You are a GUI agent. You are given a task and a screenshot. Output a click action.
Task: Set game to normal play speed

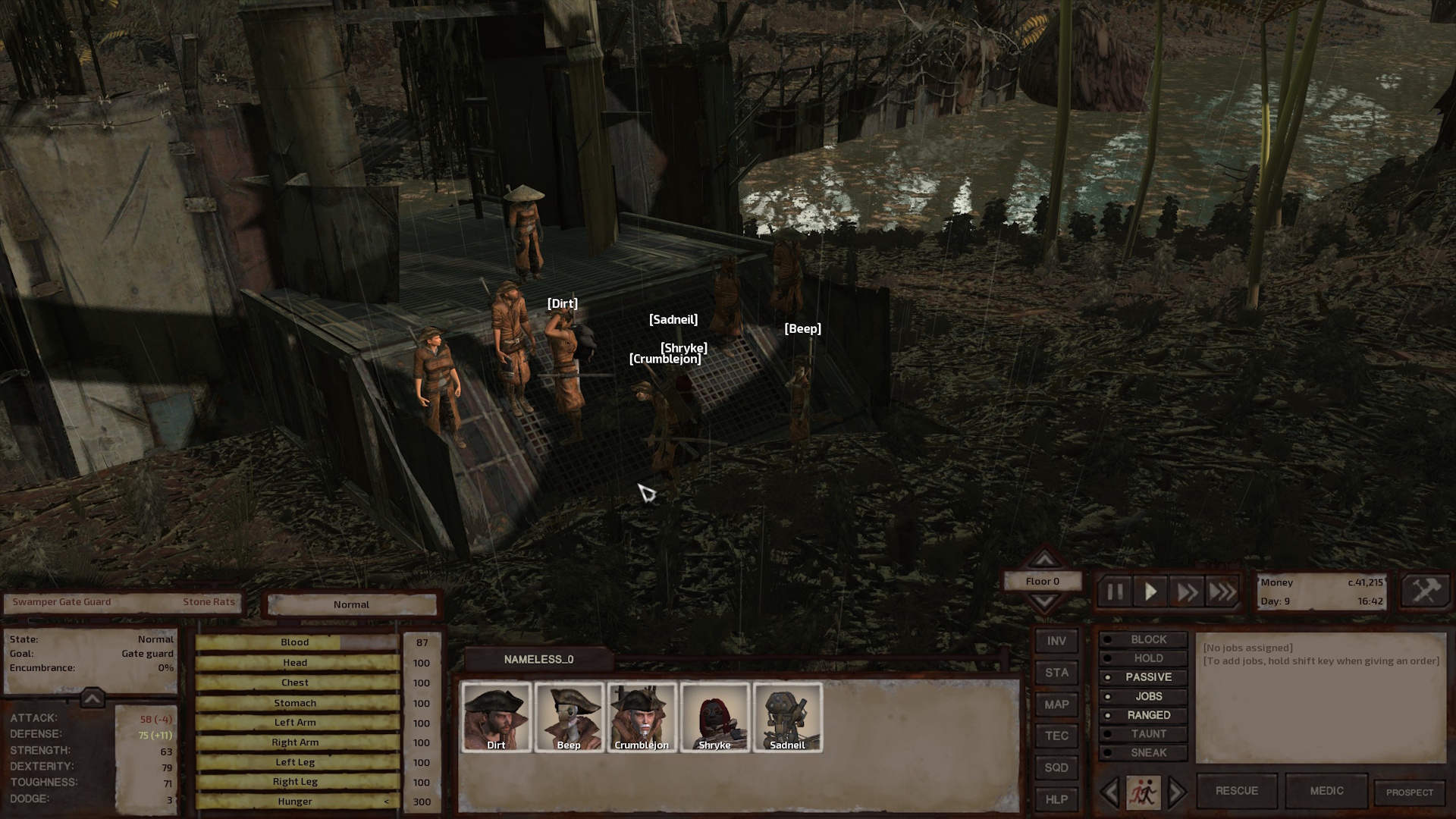(x=1150, y=592)
